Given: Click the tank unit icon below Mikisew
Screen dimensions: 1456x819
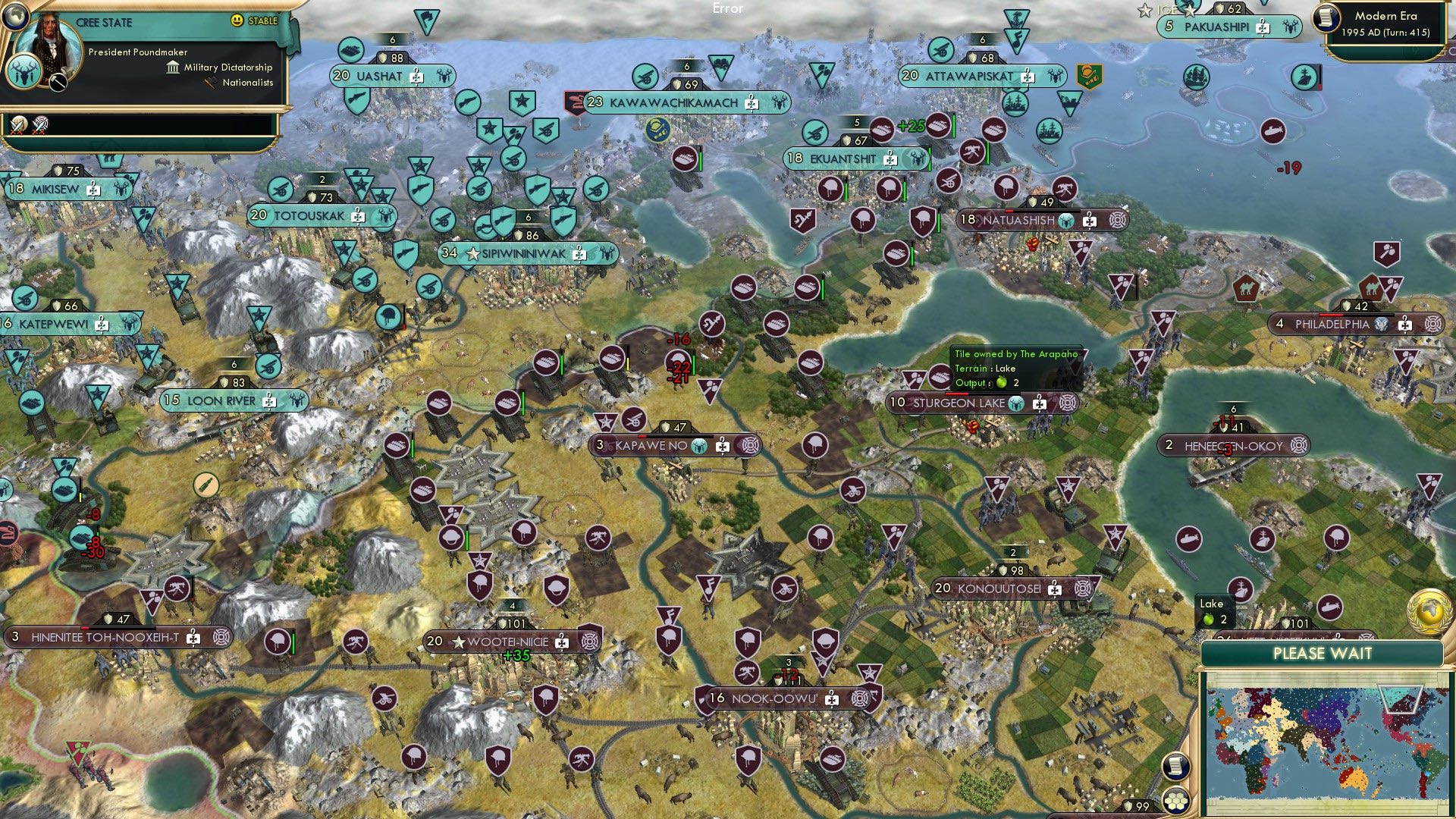Looking at the screenshot, I should [x=66, y=491].
